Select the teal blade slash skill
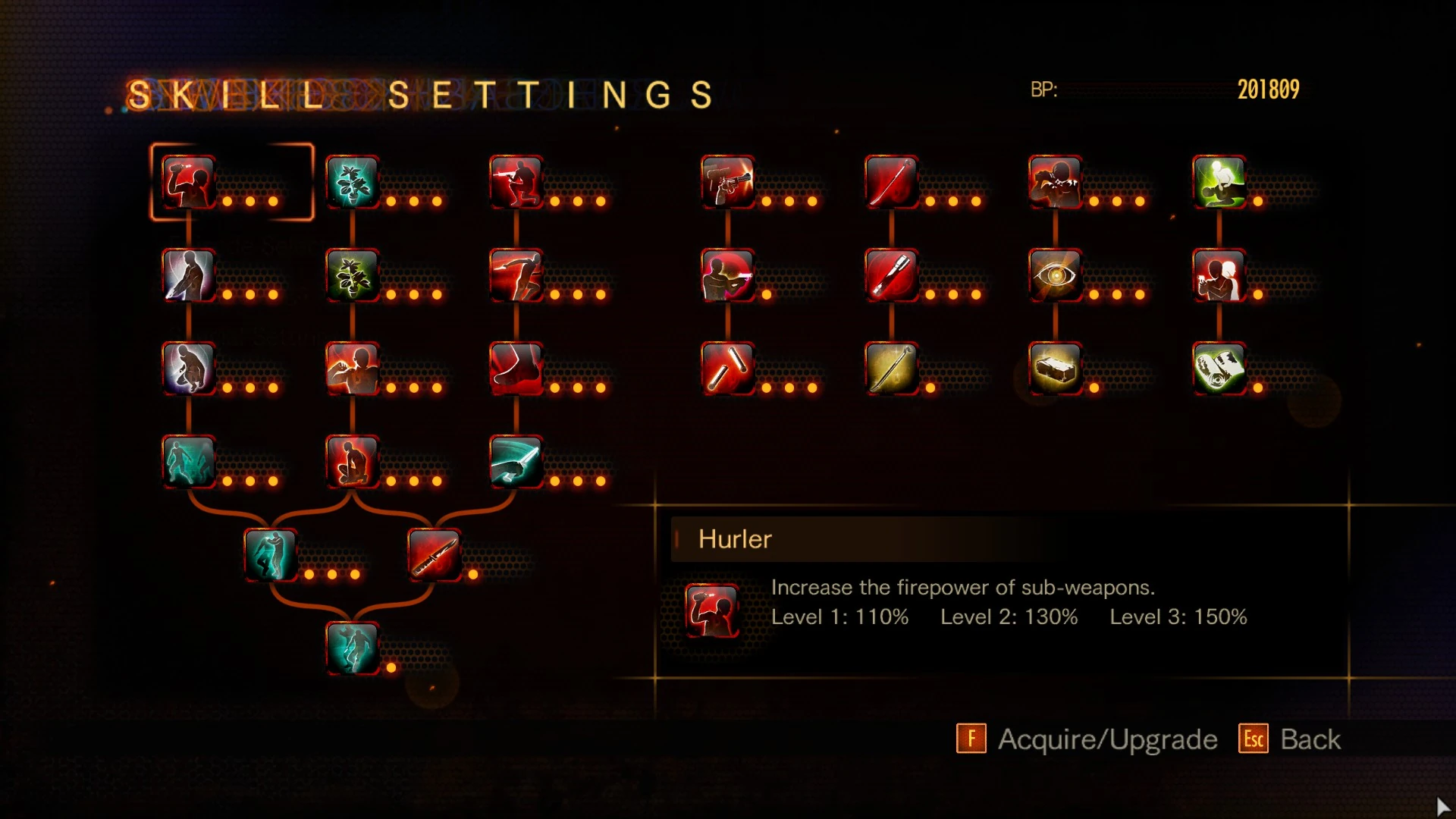The image size is (1456, 819). tap(516, 462)
